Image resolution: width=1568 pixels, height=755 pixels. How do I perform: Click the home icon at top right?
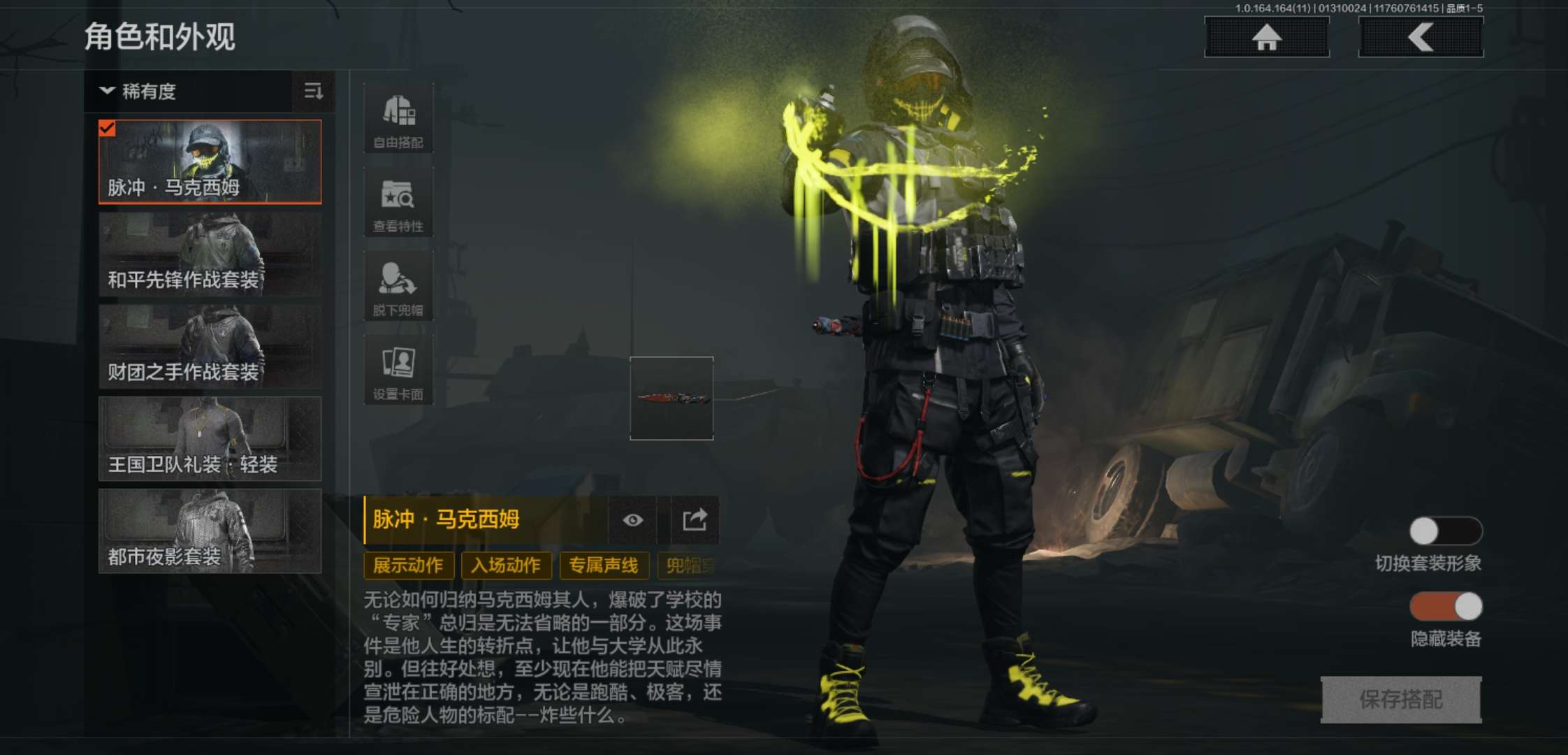[1265, 38]
